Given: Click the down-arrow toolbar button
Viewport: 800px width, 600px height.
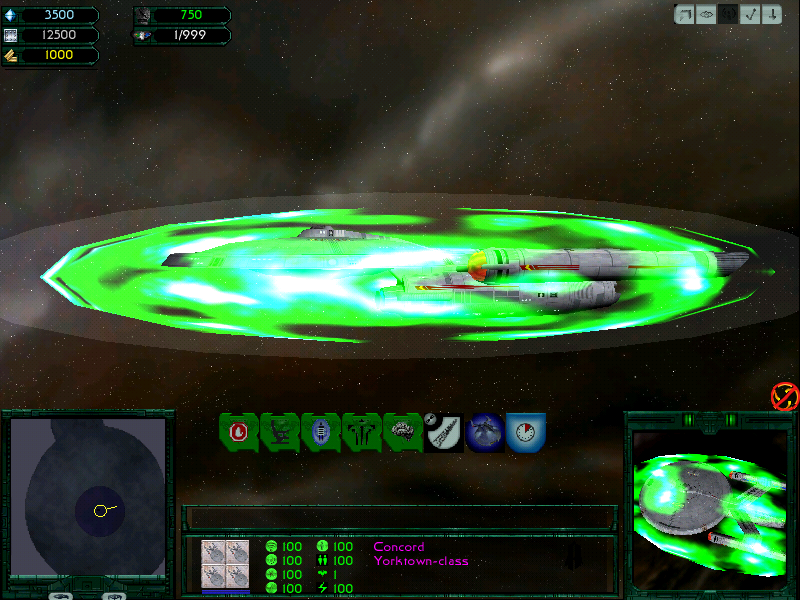Looking at the screenshot, I should point(770,14).
